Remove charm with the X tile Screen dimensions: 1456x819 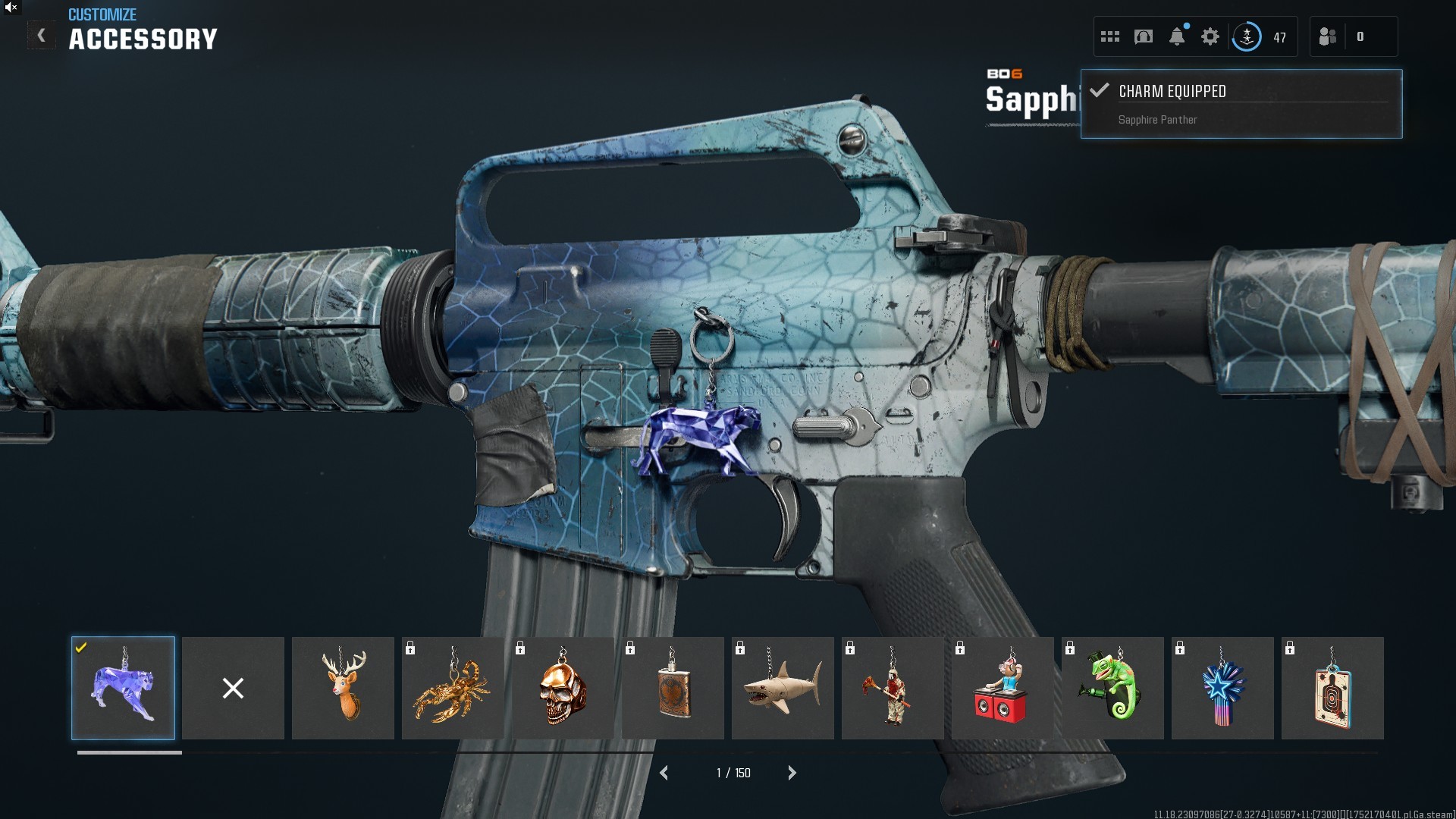point(233,688)
